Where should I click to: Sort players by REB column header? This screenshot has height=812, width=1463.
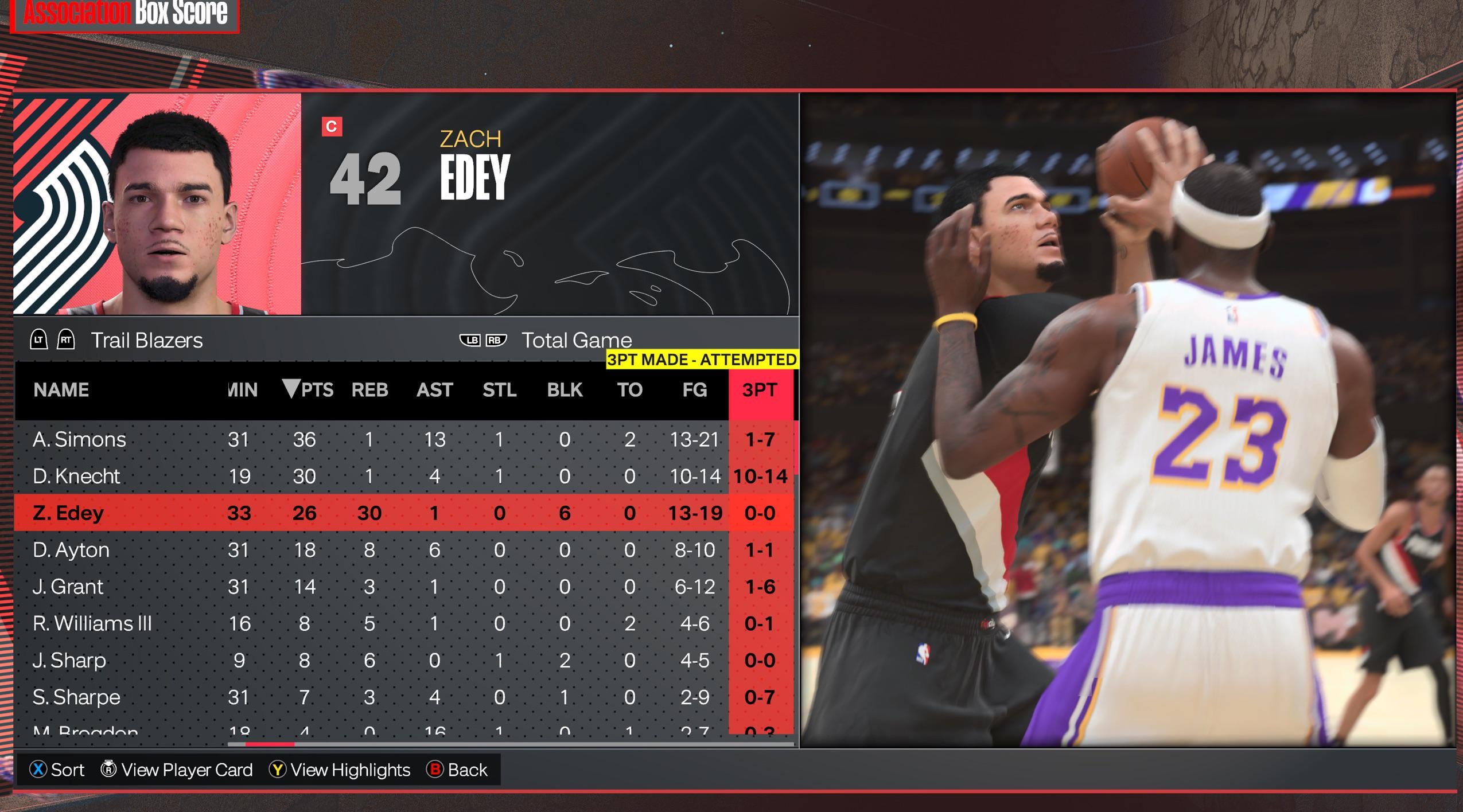click(x=369, y=390)
